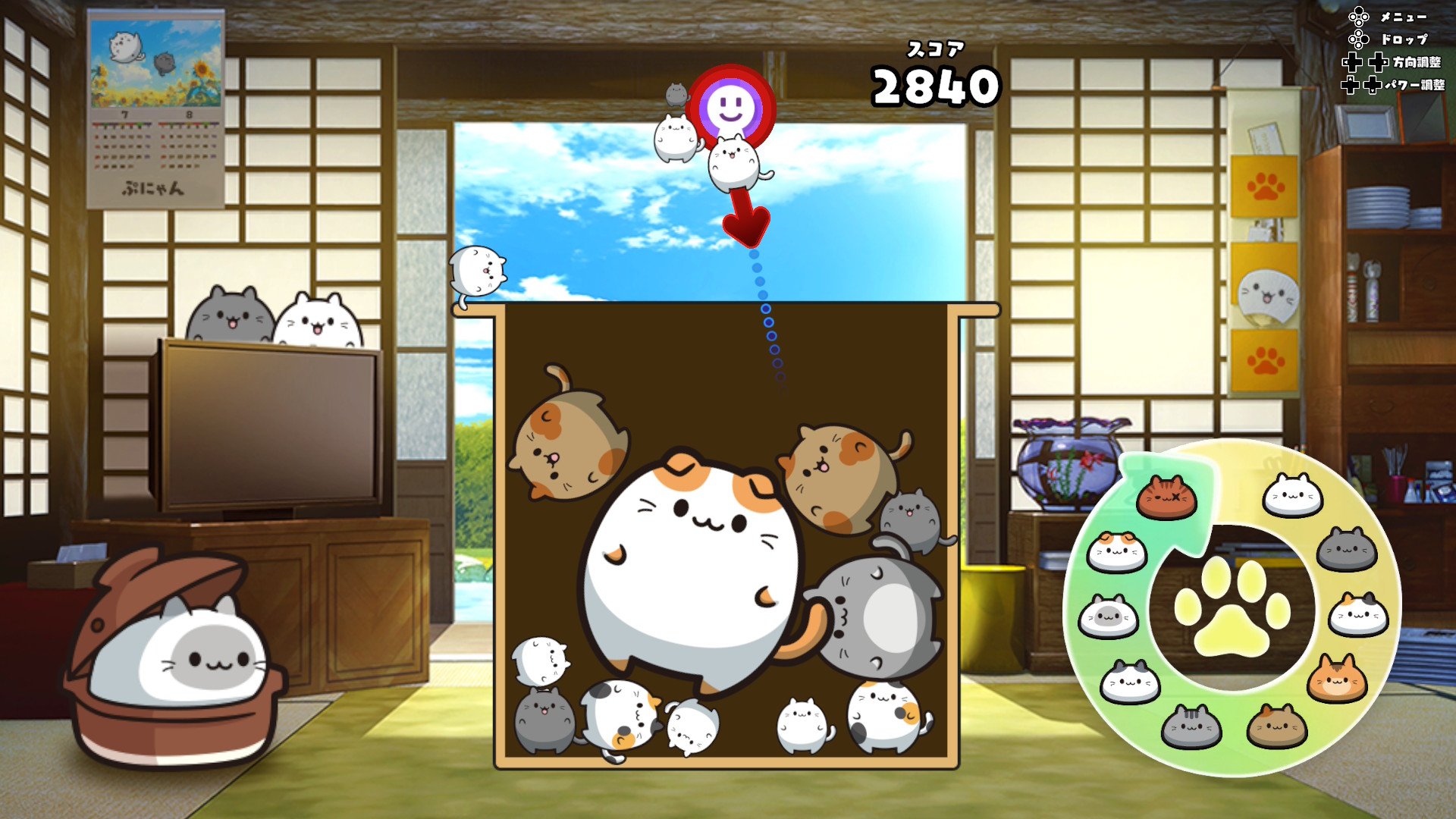Click the gray striped tabby wheel icon
Screen dimensions: 1456x819
(1191, 726)
